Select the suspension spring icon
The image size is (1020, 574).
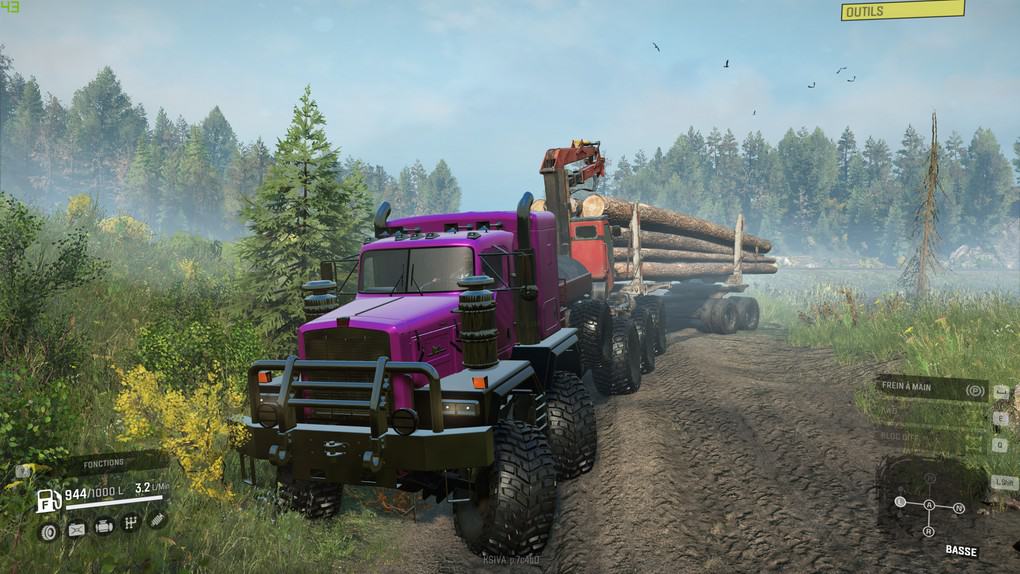point(157,519)
